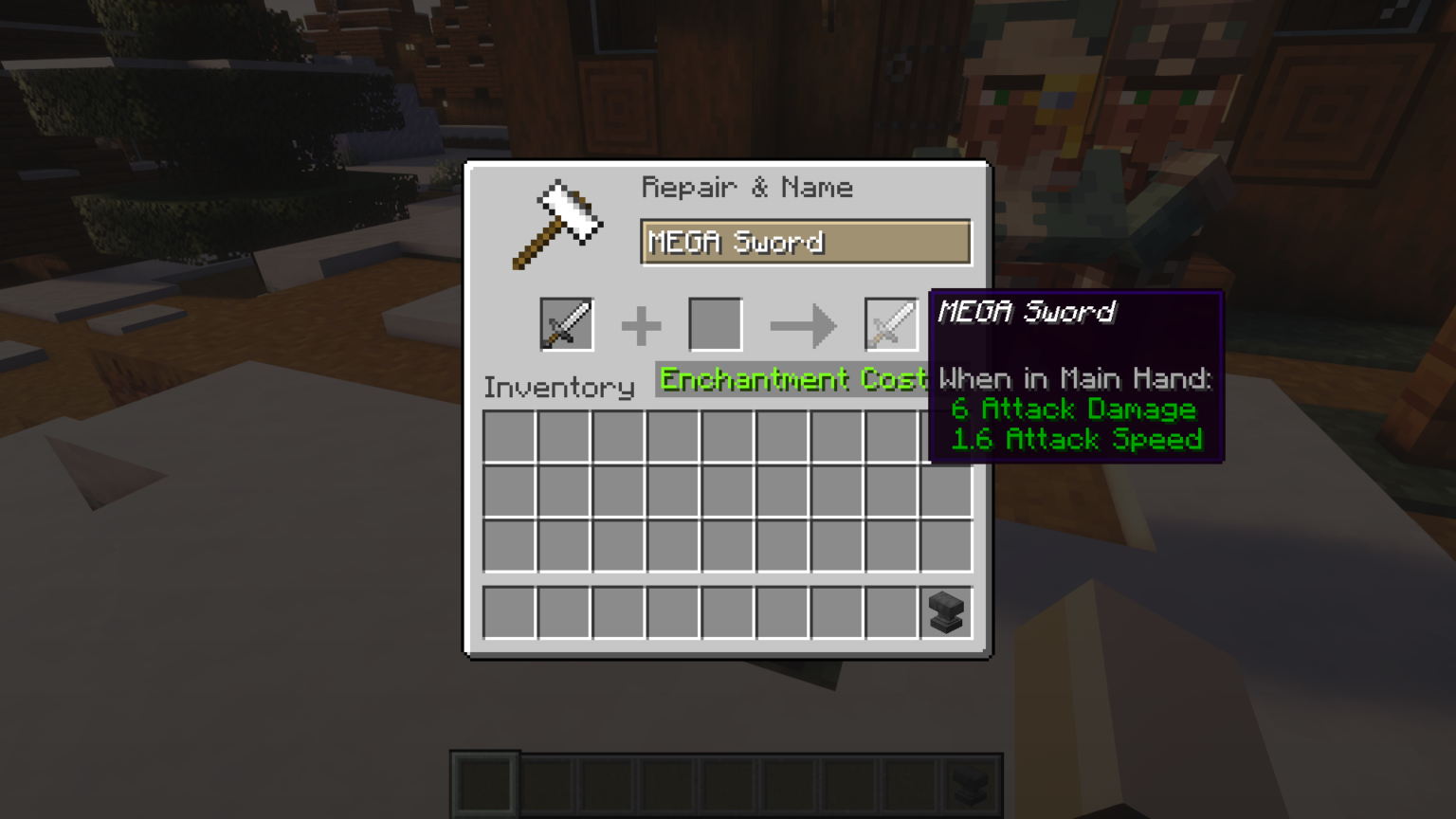Click the sword in the first anvil slot
The height and width of the screenshot is (819, 1456).
click(566, 323)
